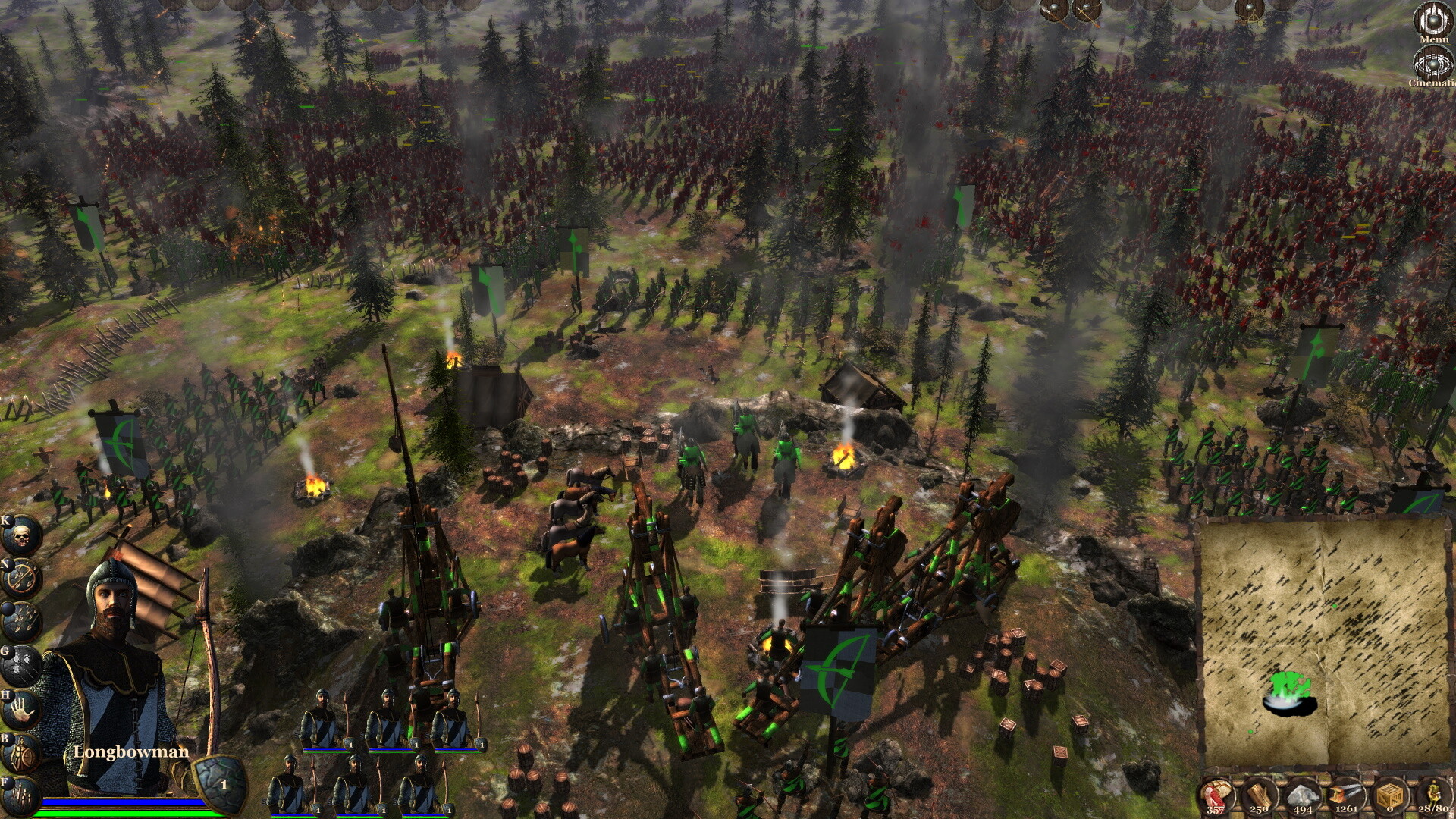The width and height of the screenshot is (1456, 819).
Task: Click the wood resource icon showing 250
Action: click(x=1259, y=792)
